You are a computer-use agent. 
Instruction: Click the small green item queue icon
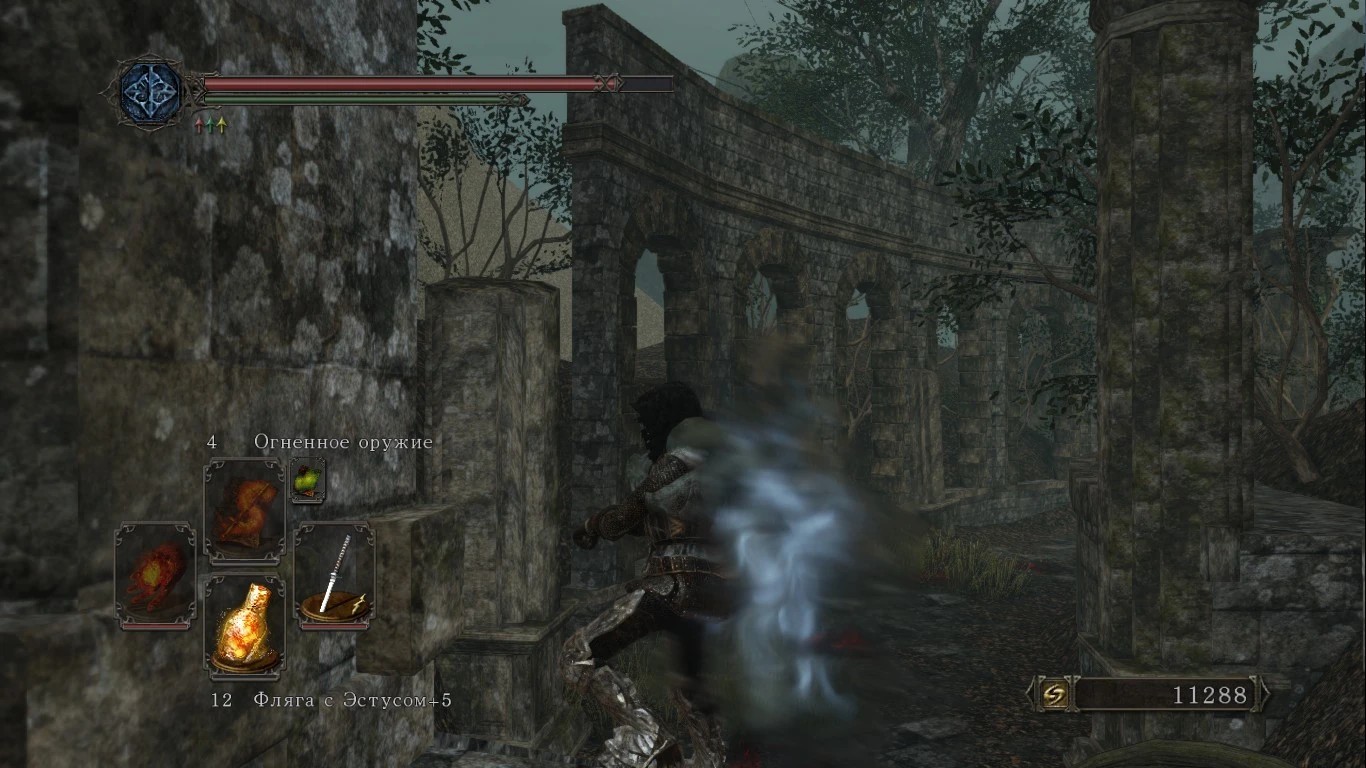(307, 480)
